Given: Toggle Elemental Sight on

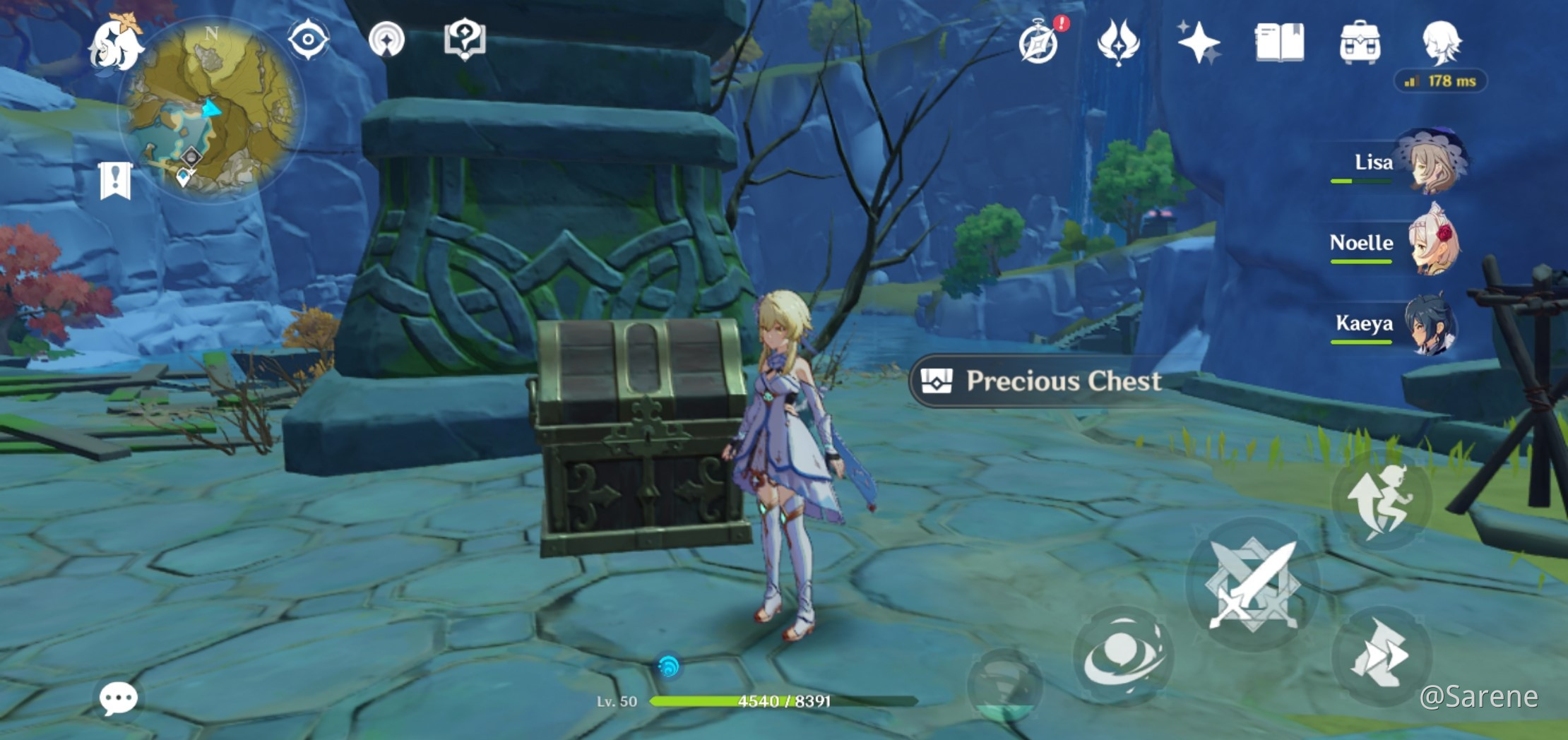Looking at the screenshot, I should (309, 41).
